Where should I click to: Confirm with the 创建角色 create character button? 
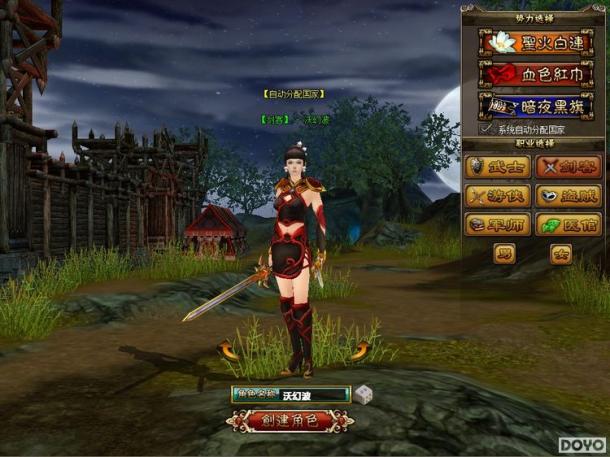click(290, 420)
